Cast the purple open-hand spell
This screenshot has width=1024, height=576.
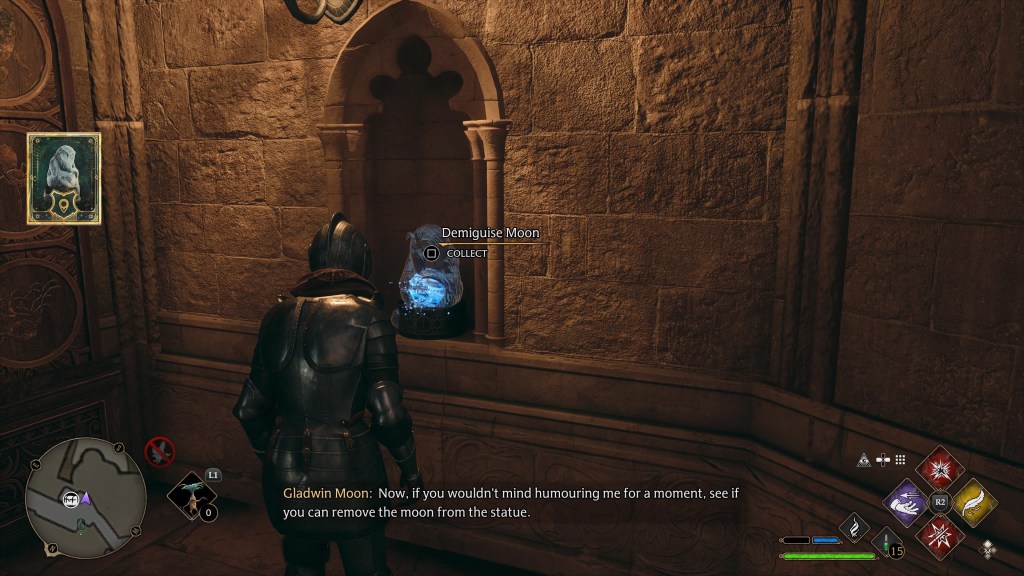[x=908, y=502]
